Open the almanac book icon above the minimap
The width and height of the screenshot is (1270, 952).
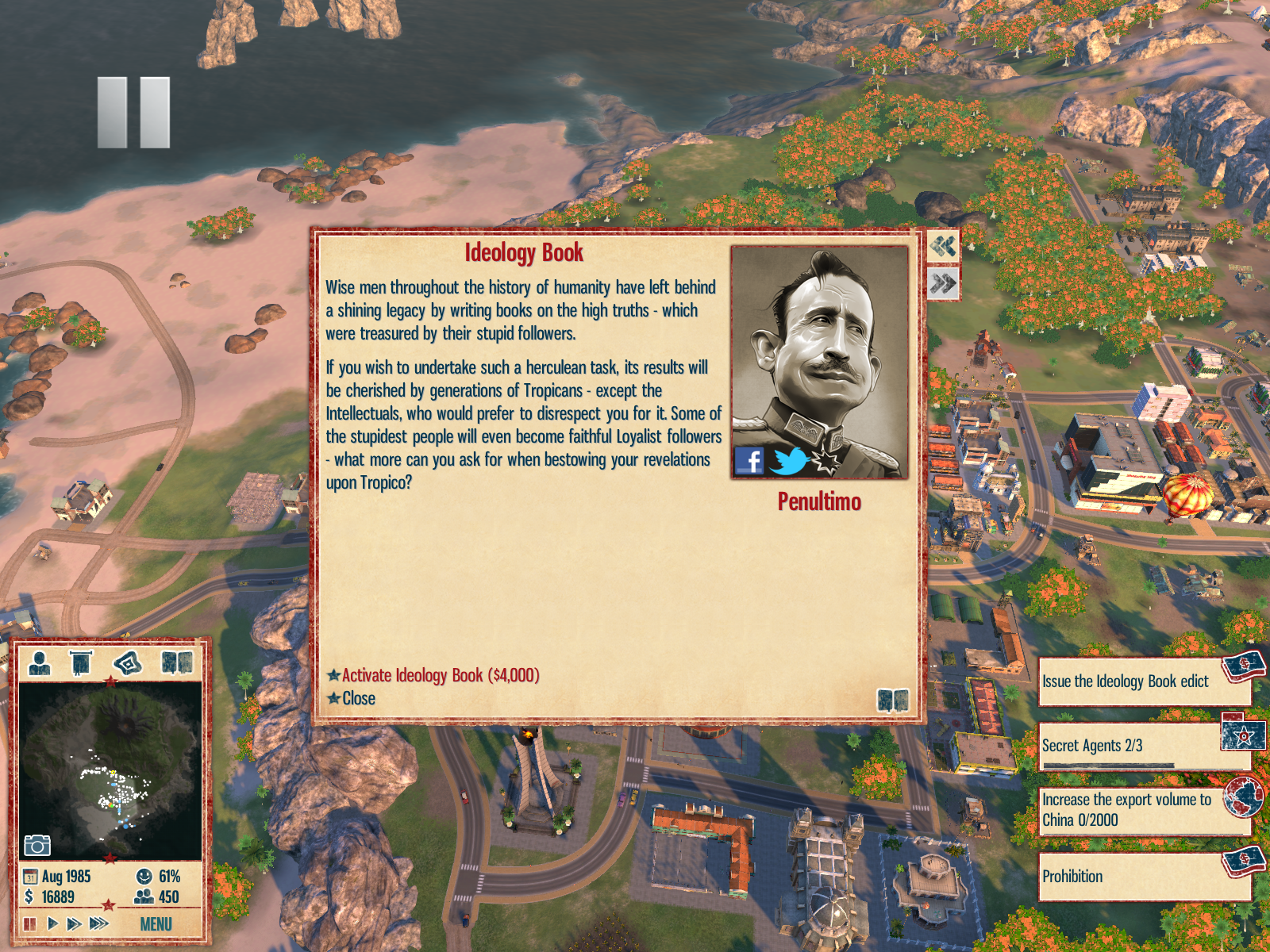pyautogui.click(x=177, y=662)
